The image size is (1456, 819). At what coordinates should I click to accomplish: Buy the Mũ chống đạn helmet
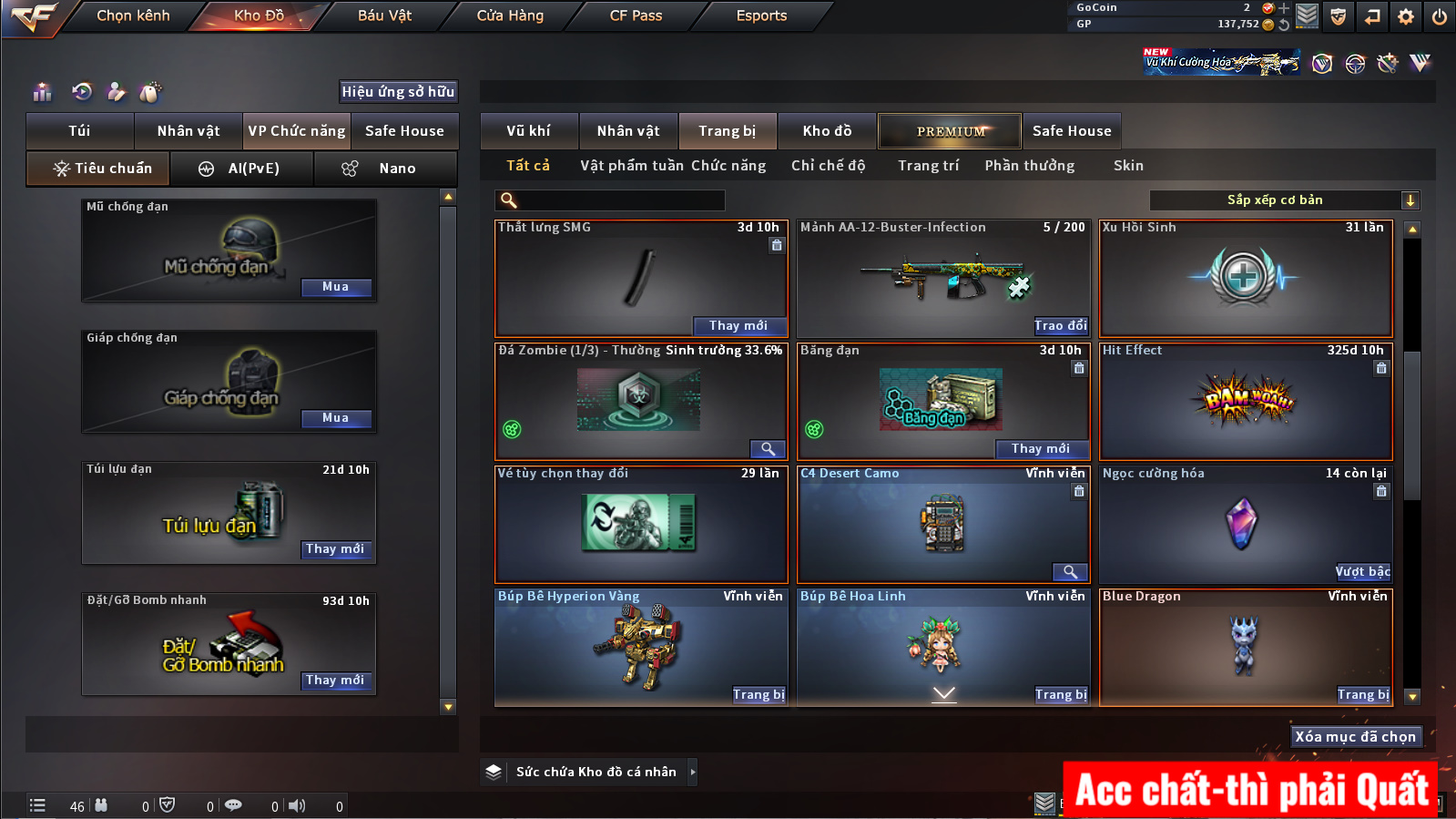tap(335, 287)
